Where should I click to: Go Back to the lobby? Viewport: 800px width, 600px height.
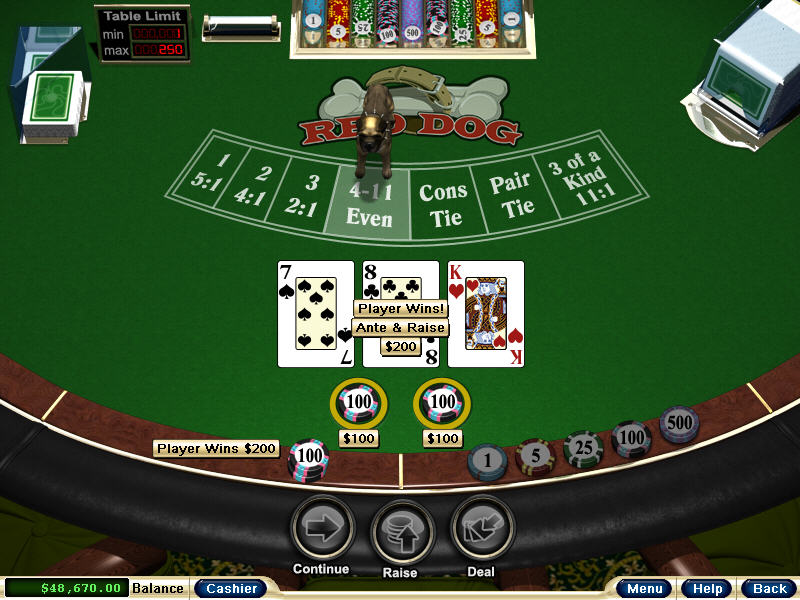click(769, 588)
